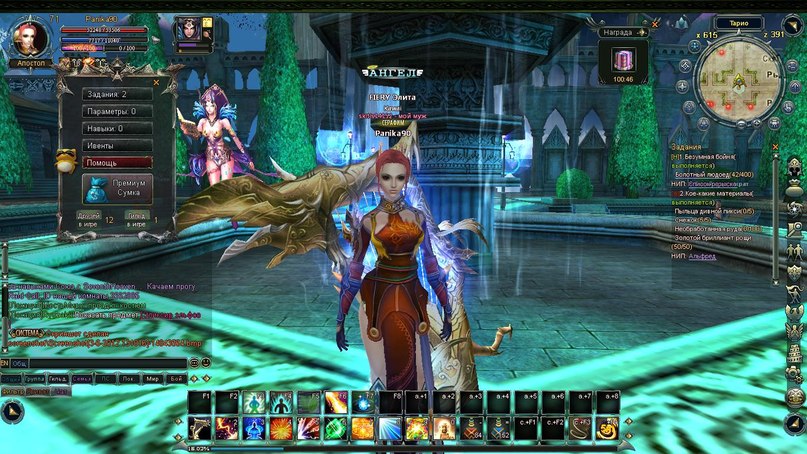Select the targeted character portrait

[x=188, y=30]
